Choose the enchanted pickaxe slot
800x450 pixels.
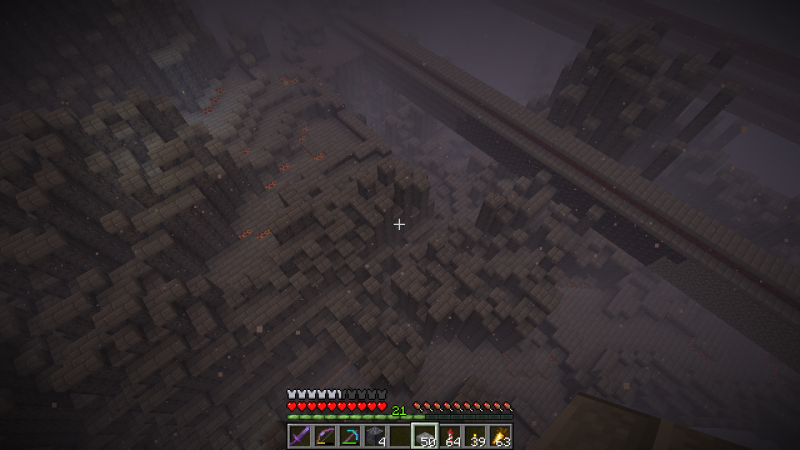[x=350, y=436]
